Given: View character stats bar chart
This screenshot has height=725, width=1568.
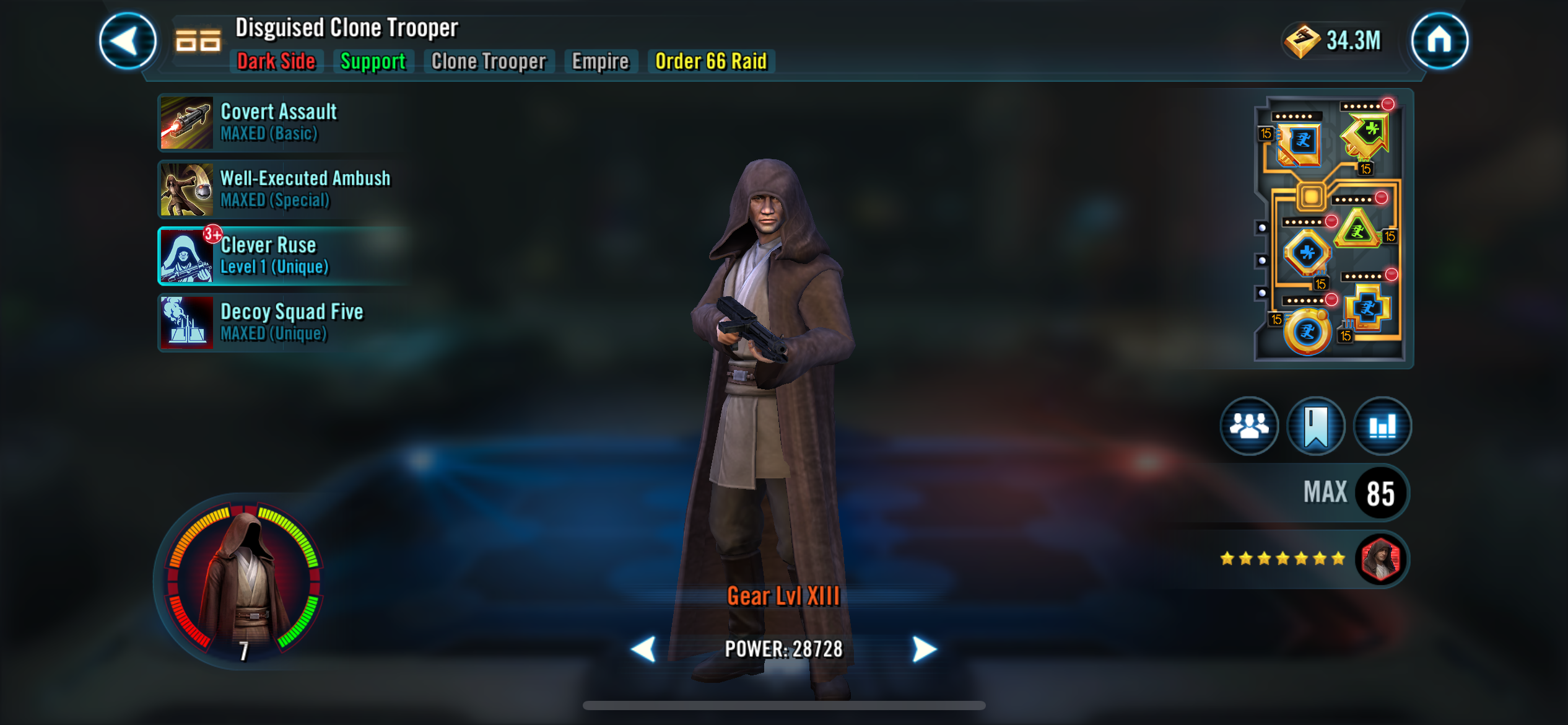Looking at the screenshot, I should click(x=1382, y=426).
